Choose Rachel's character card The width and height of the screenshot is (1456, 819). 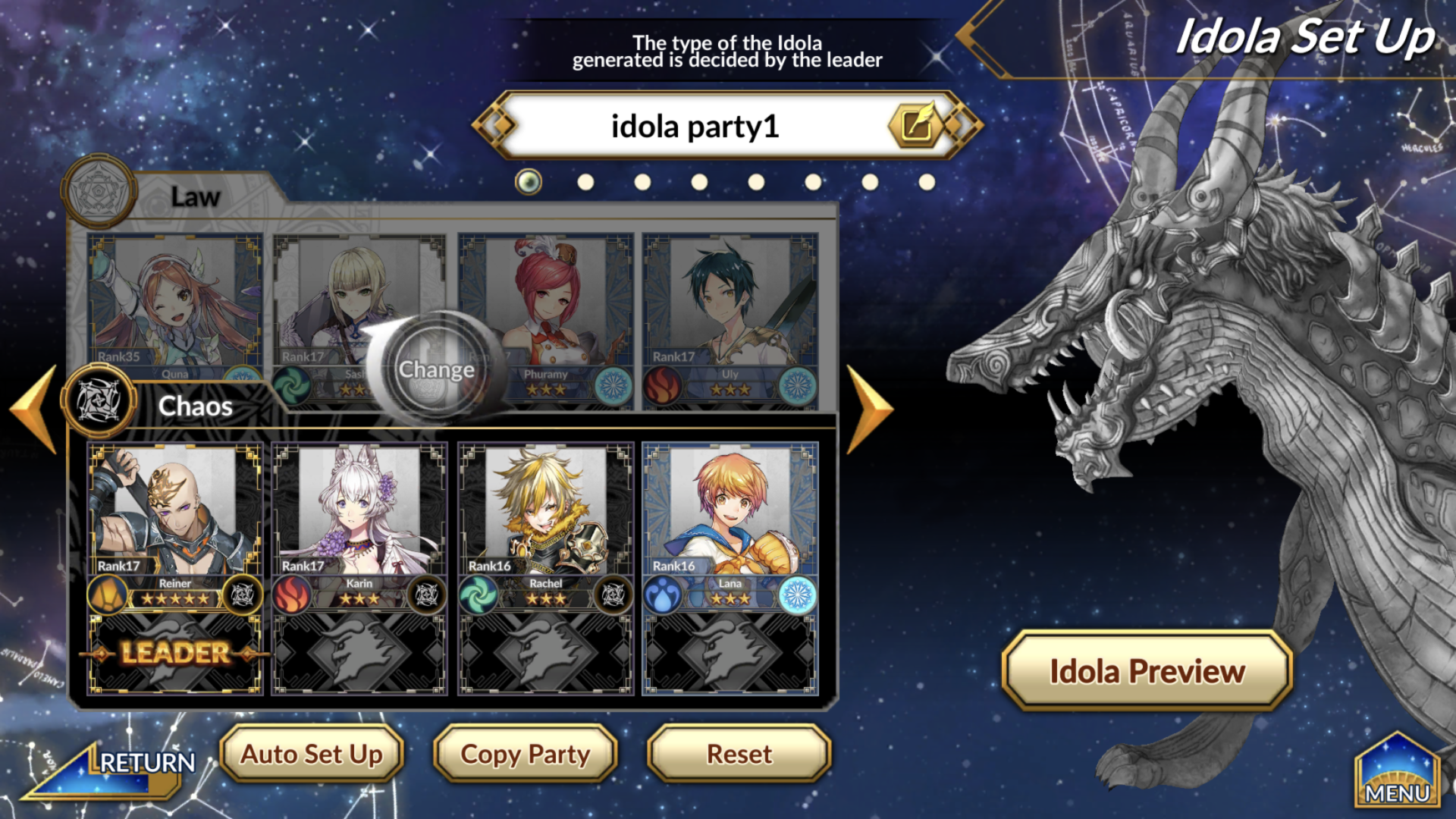pyautogui.click(x=545, y=523)
